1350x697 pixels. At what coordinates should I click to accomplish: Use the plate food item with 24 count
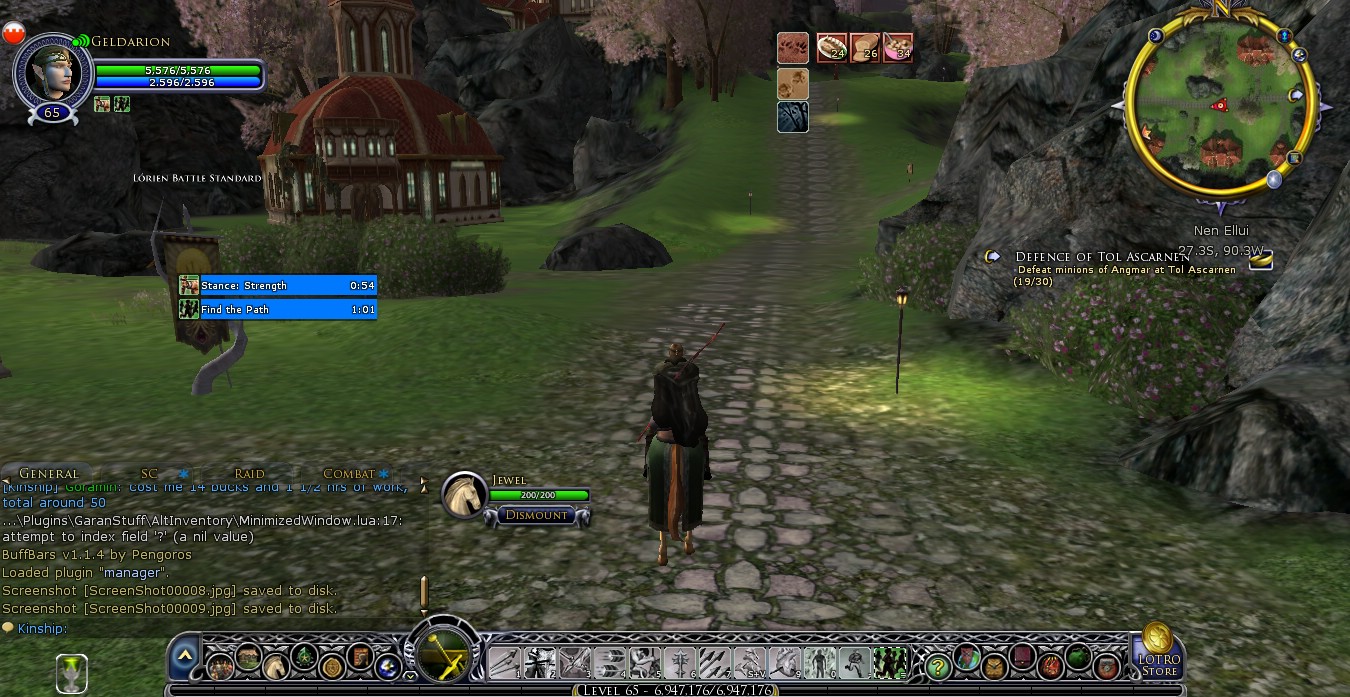pyautogui.click(x=831, y=48)
